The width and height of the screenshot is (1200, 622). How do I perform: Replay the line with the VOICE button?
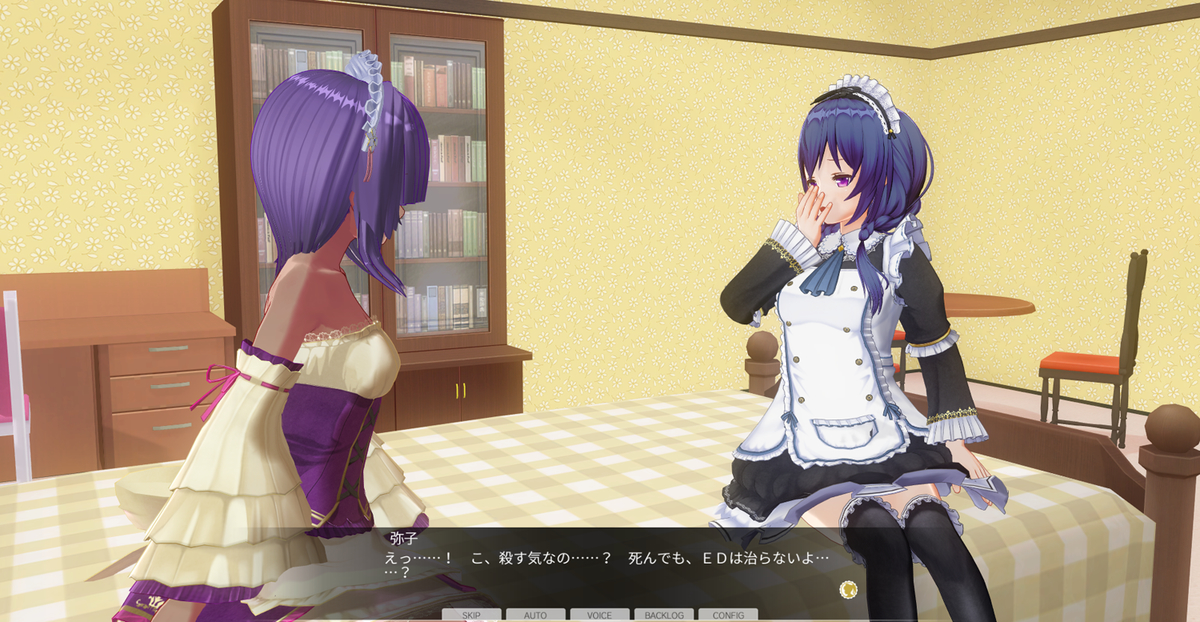(599, 615)
